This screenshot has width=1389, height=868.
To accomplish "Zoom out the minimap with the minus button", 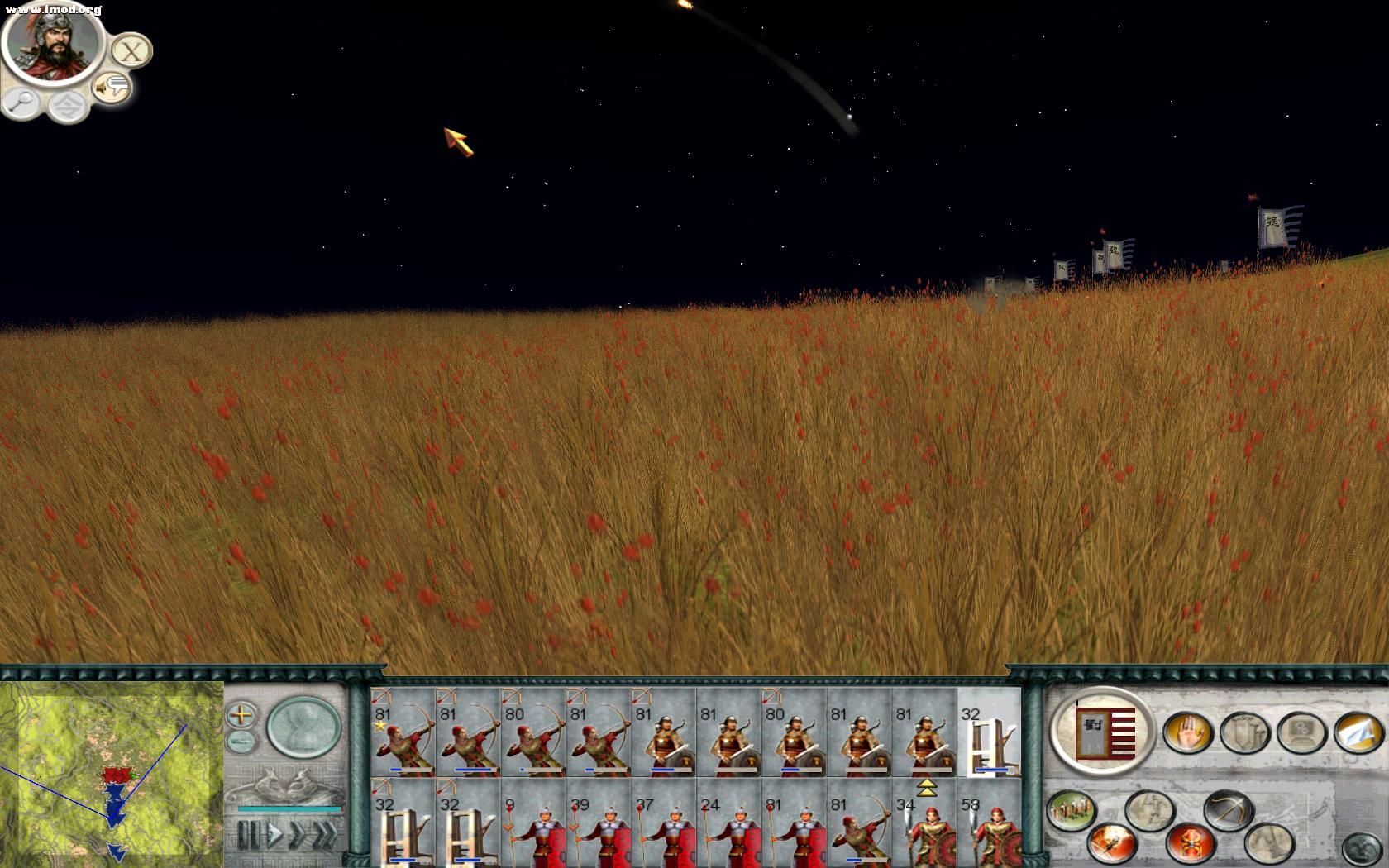I will tap(241, 740).
